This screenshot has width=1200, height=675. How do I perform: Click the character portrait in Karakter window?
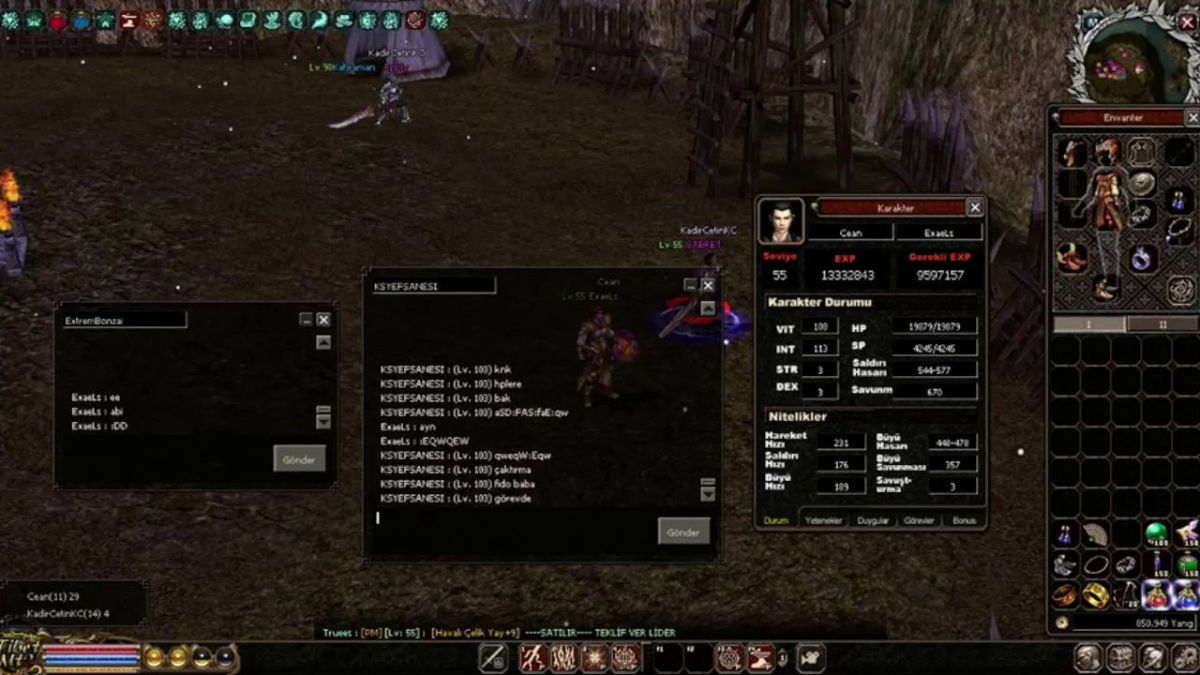(780, 221)
